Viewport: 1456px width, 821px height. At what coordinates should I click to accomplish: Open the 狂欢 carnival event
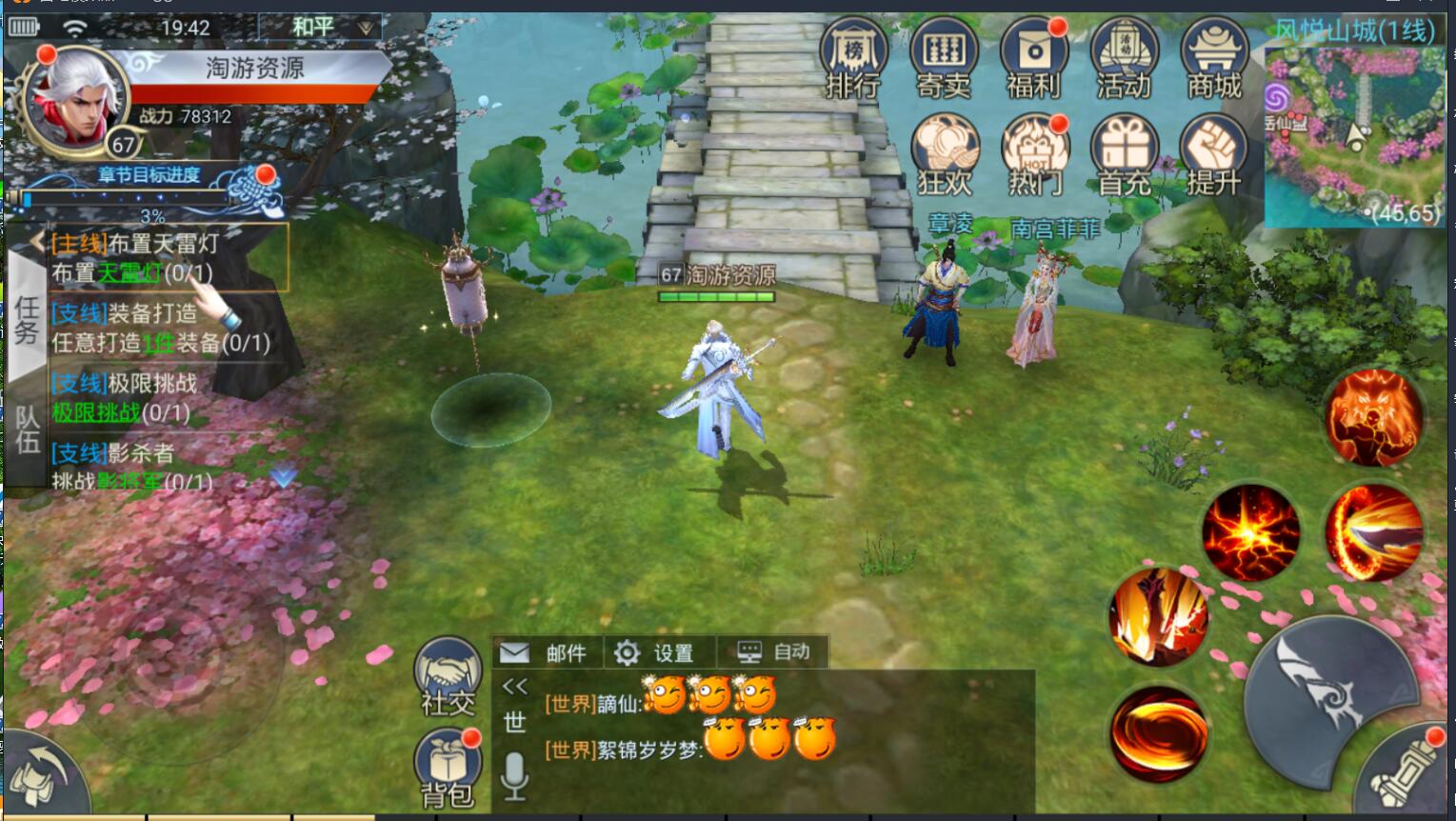pos(944,154)
